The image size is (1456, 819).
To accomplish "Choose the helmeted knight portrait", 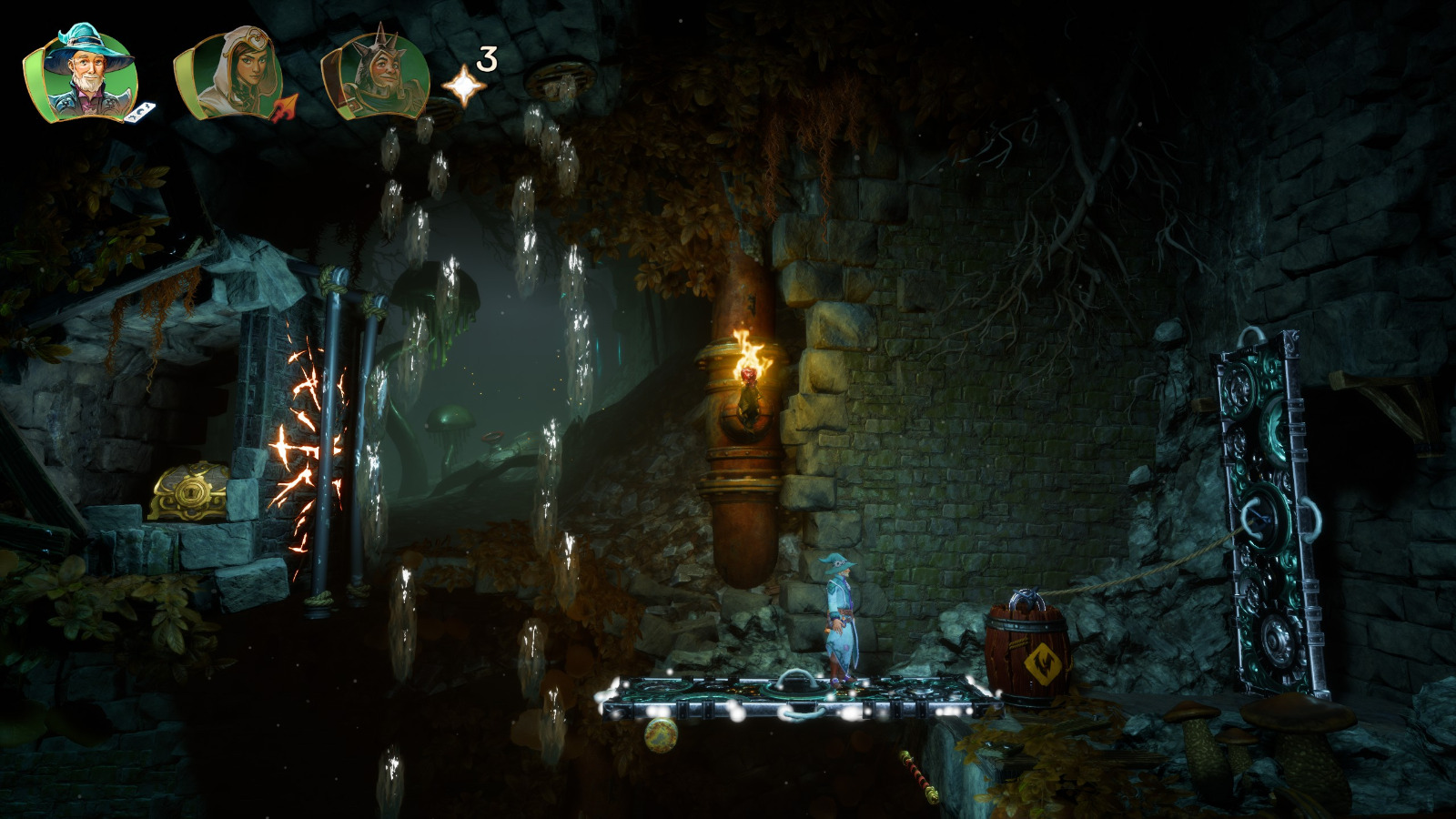I will pos(374,76).
